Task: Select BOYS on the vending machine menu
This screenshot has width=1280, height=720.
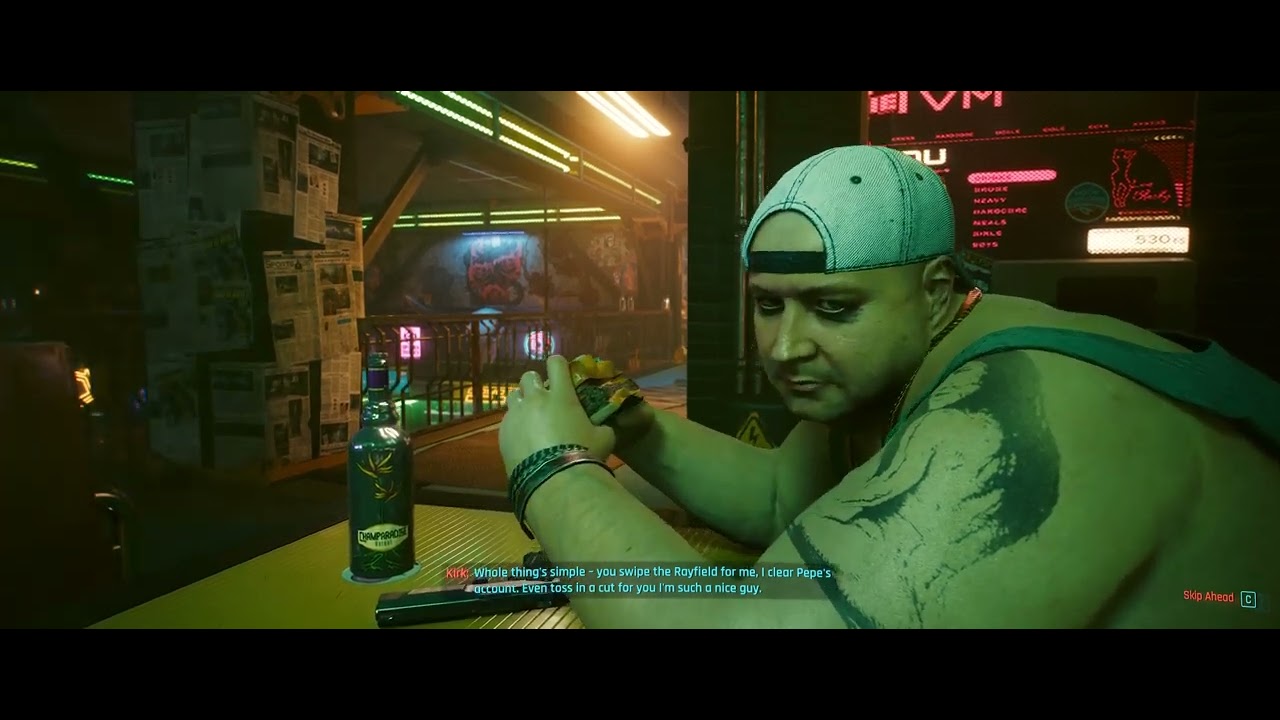Action: (985, 242)
